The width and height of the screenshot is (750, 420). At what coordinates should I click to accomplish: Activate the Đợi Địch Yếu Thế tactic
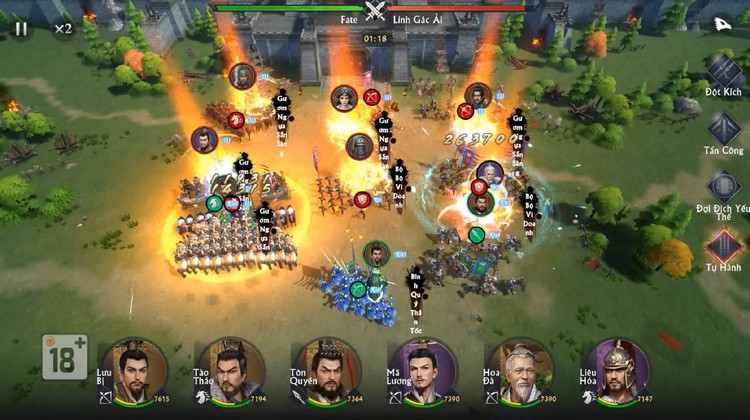point(724,186)
